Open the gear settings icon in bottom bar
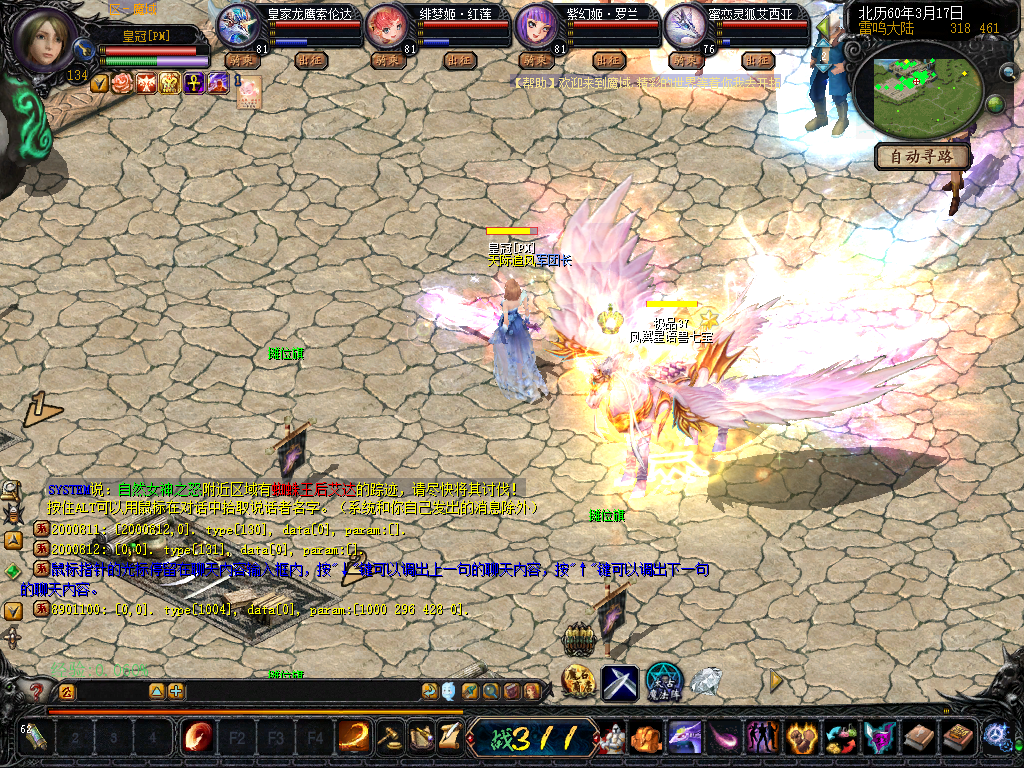The width and height of the screenshot is (1024, 768). tap(994, 737)
